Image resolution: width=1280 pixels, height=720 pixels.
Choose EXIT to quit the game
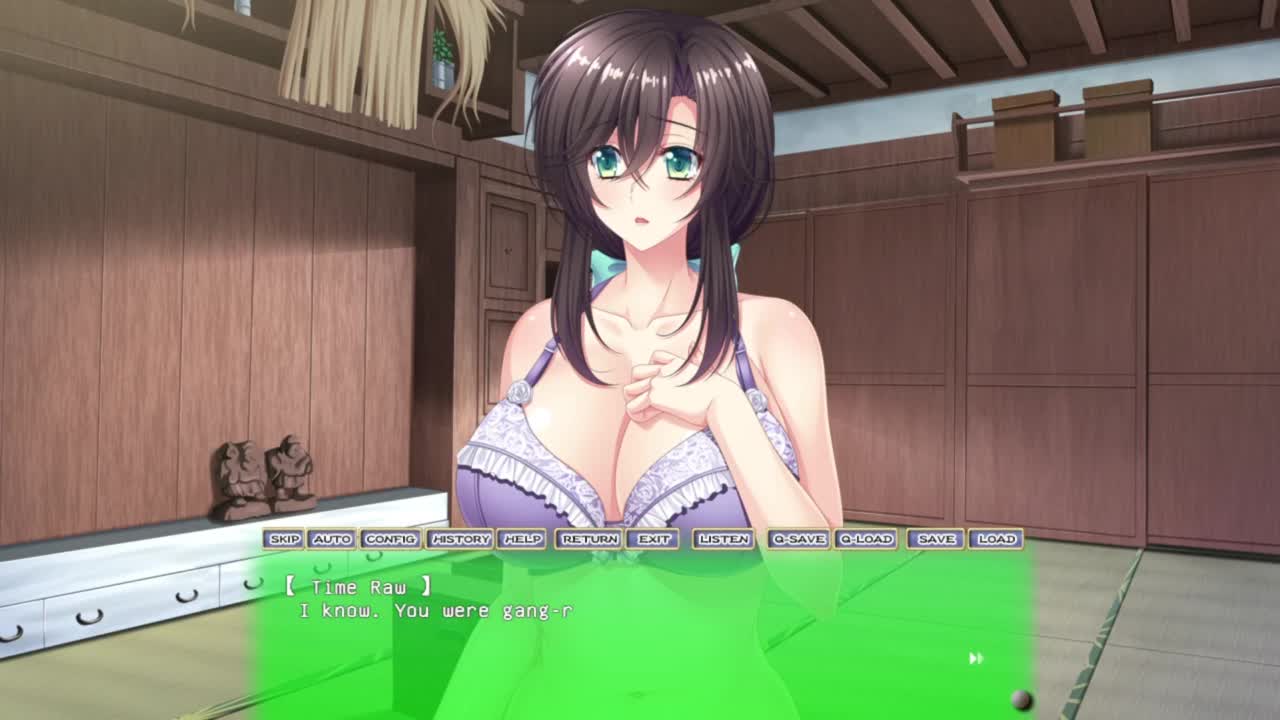click(654, 539)
